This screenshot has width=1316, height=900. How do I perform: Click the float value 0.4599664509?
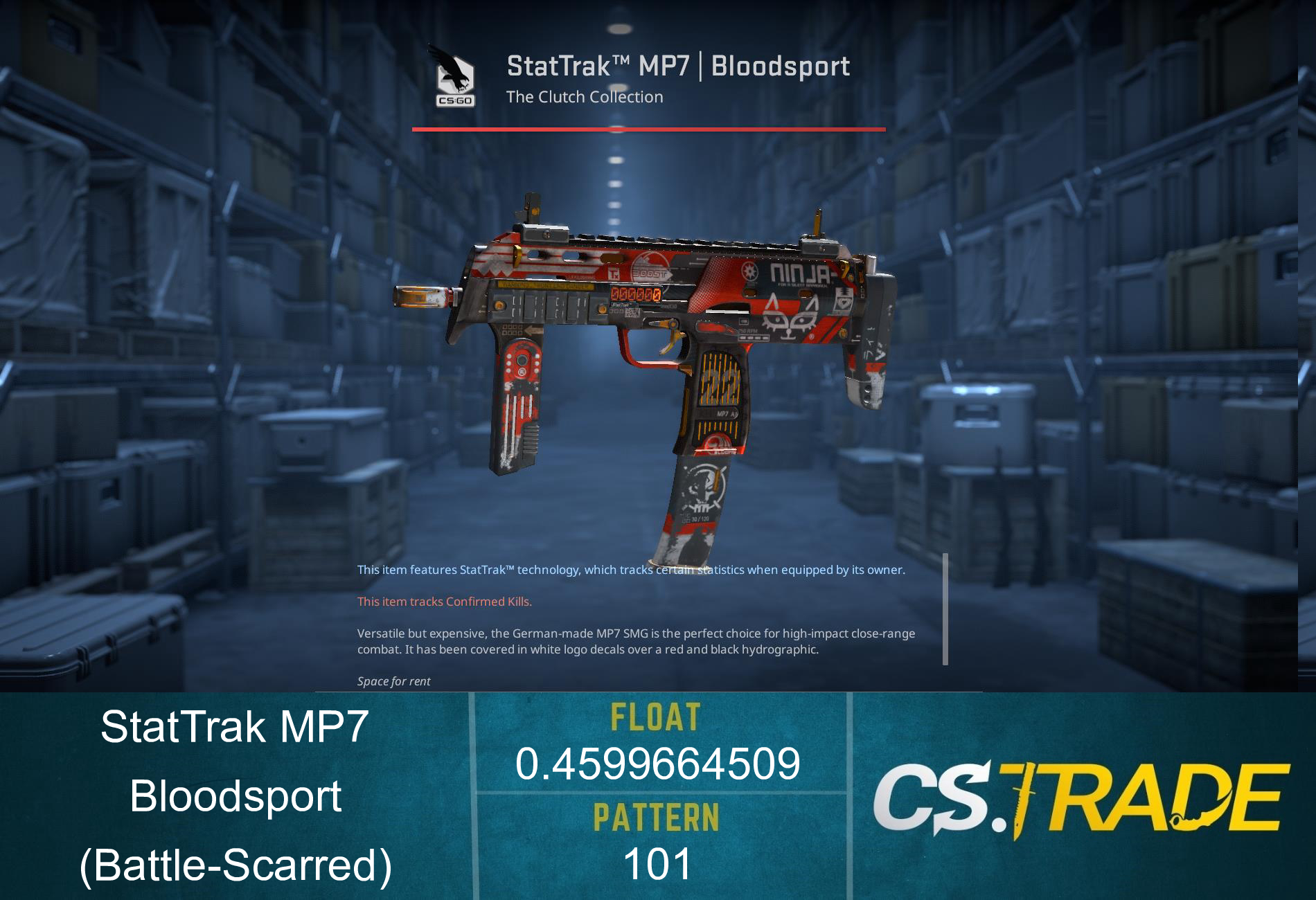pyautogui.click(x=657, y=765)
